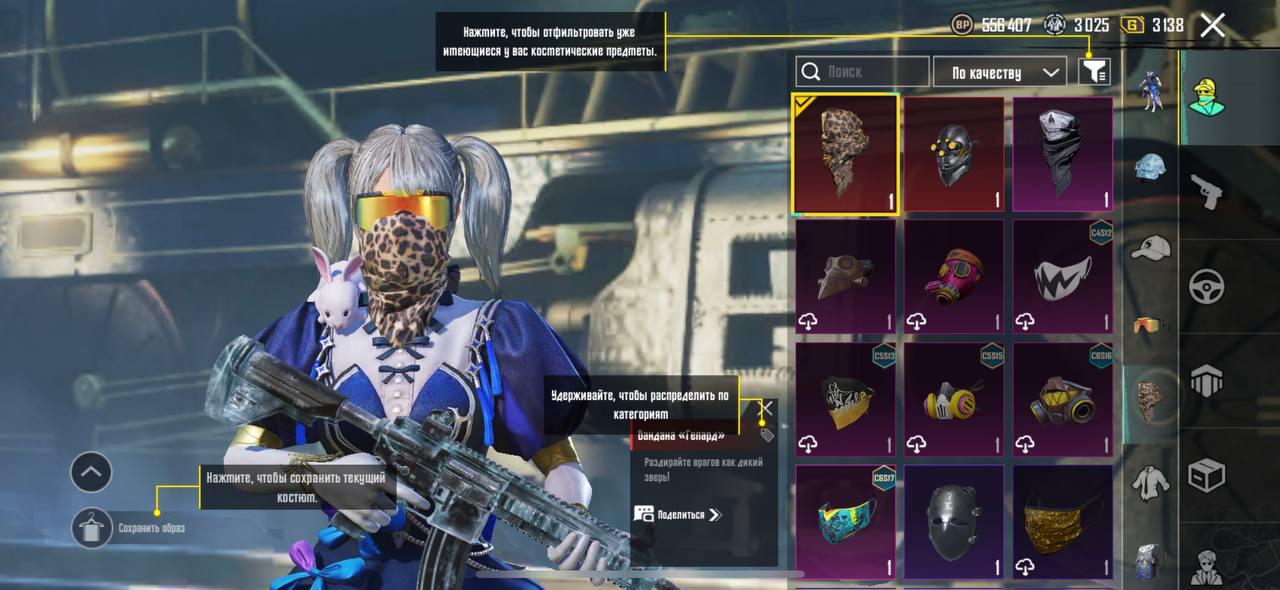Image resolution: width=1280 pixels, height=590 pixels.
Task: Open the По качеству sort dropdown
Action: [x=999, y=72]
